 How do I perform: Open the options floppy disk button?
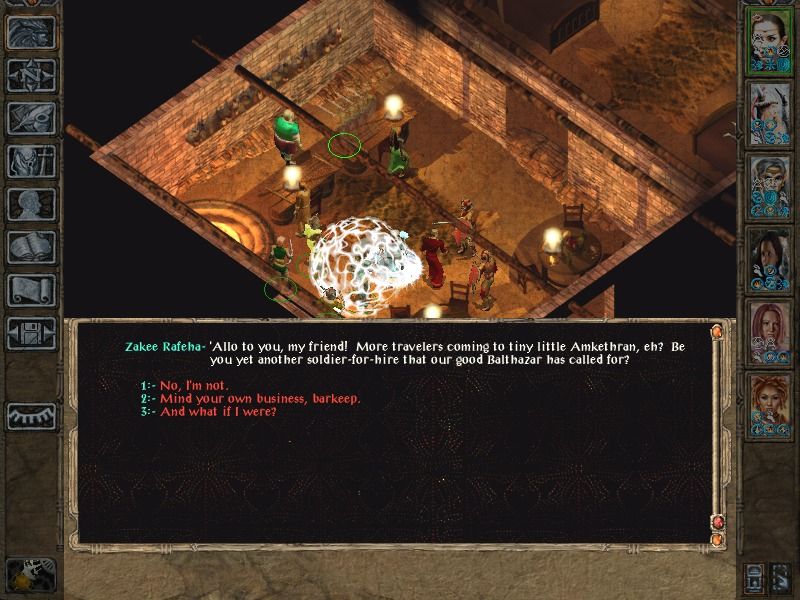click(31, 333)
